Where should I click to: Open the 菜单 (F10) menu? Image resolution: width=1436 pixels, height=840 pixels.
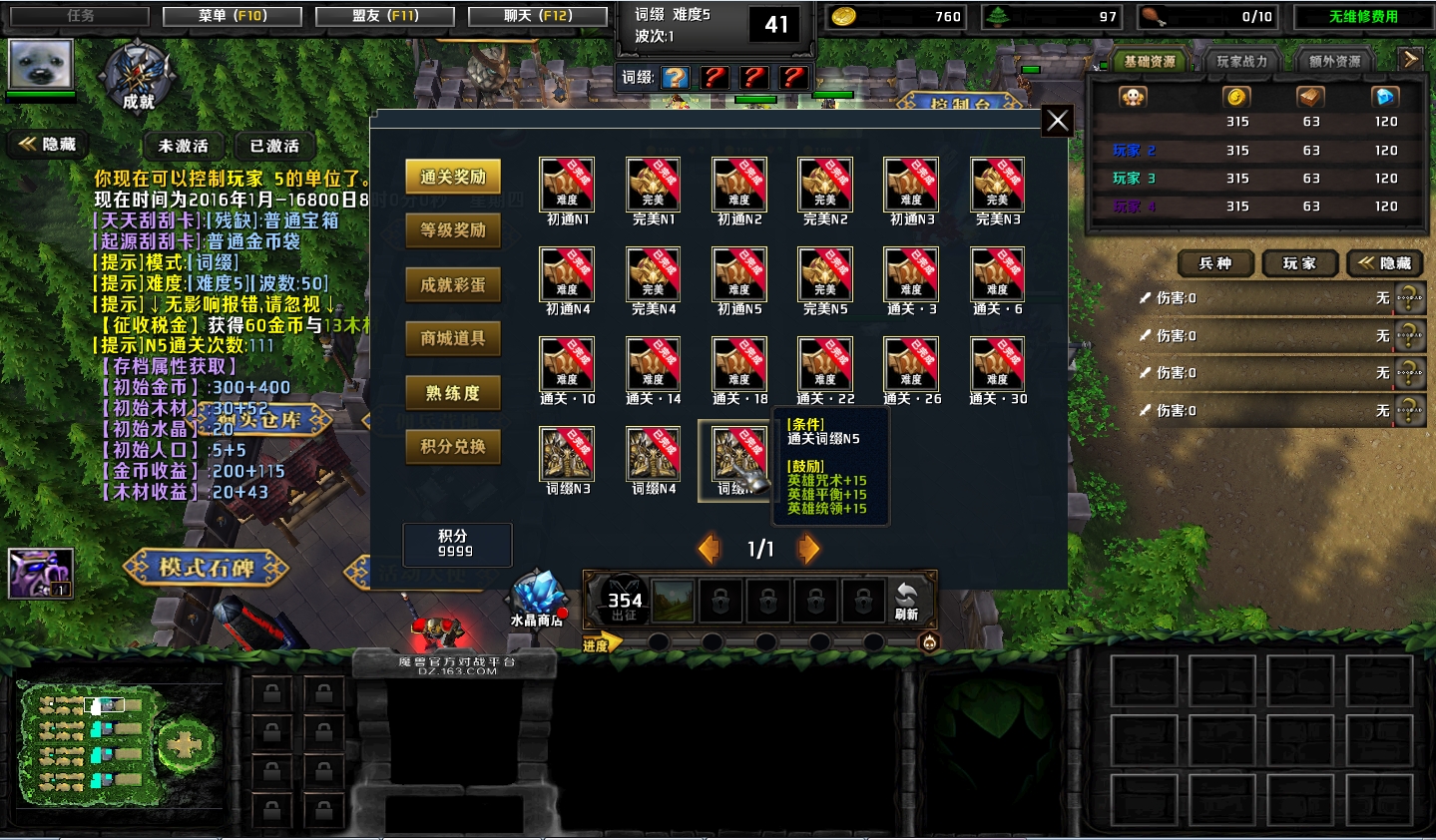coord(233,16)
